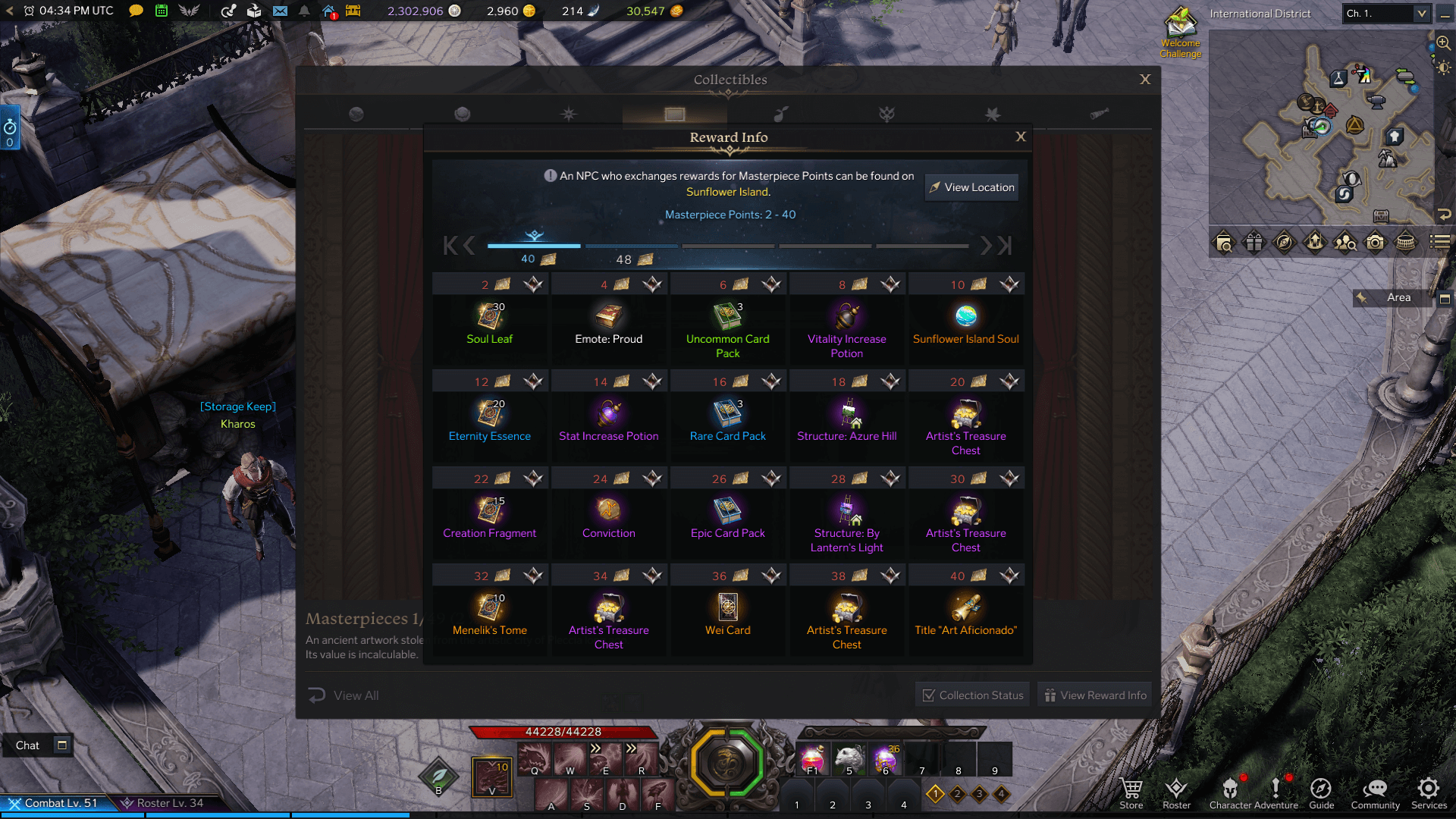Select the camera icon below the minimap
Screen dimensions: 1456x819
click(1375, 243)
